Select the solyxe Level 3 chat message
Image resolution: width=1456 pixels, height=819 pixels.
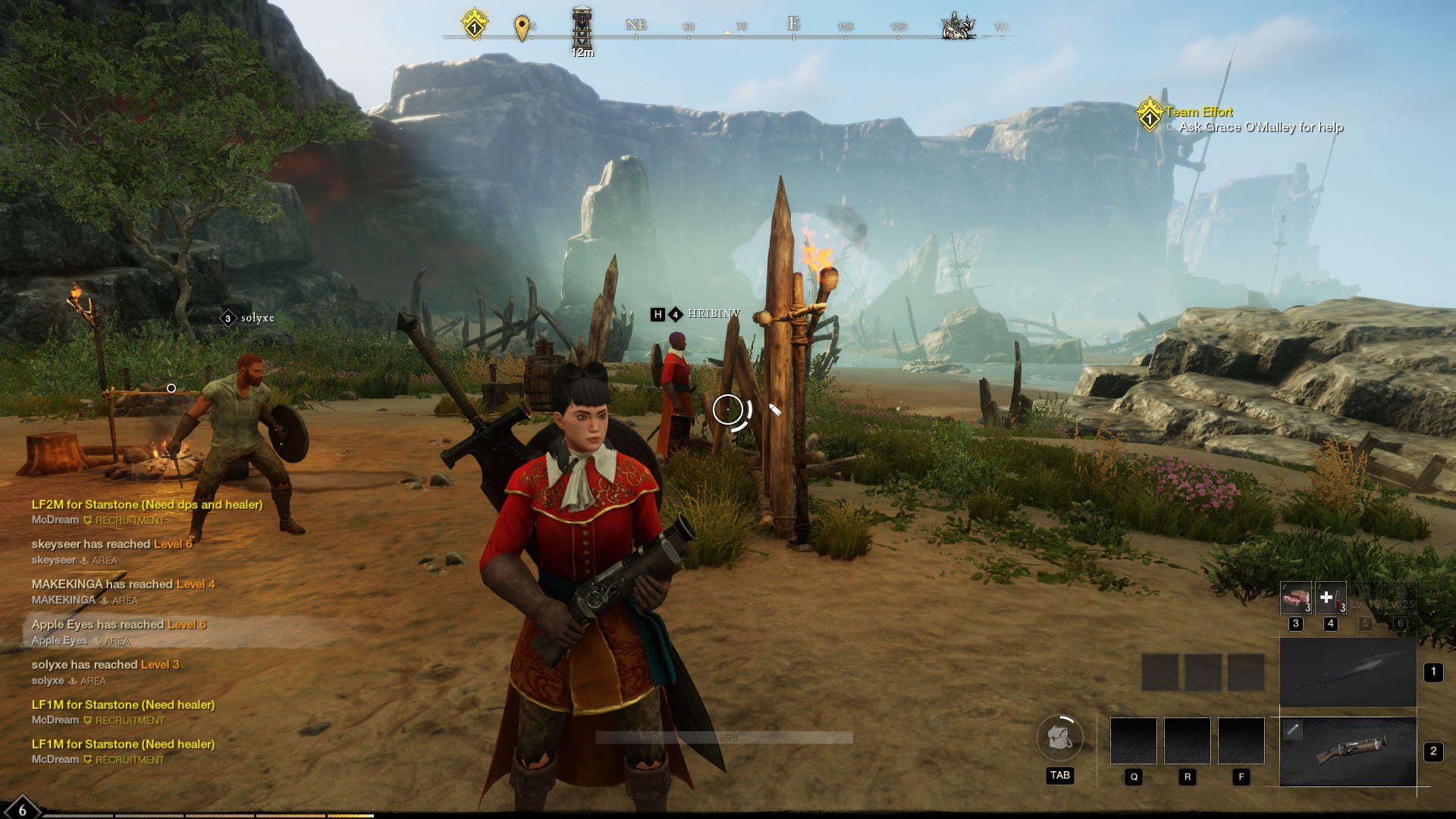pos(105,665)
